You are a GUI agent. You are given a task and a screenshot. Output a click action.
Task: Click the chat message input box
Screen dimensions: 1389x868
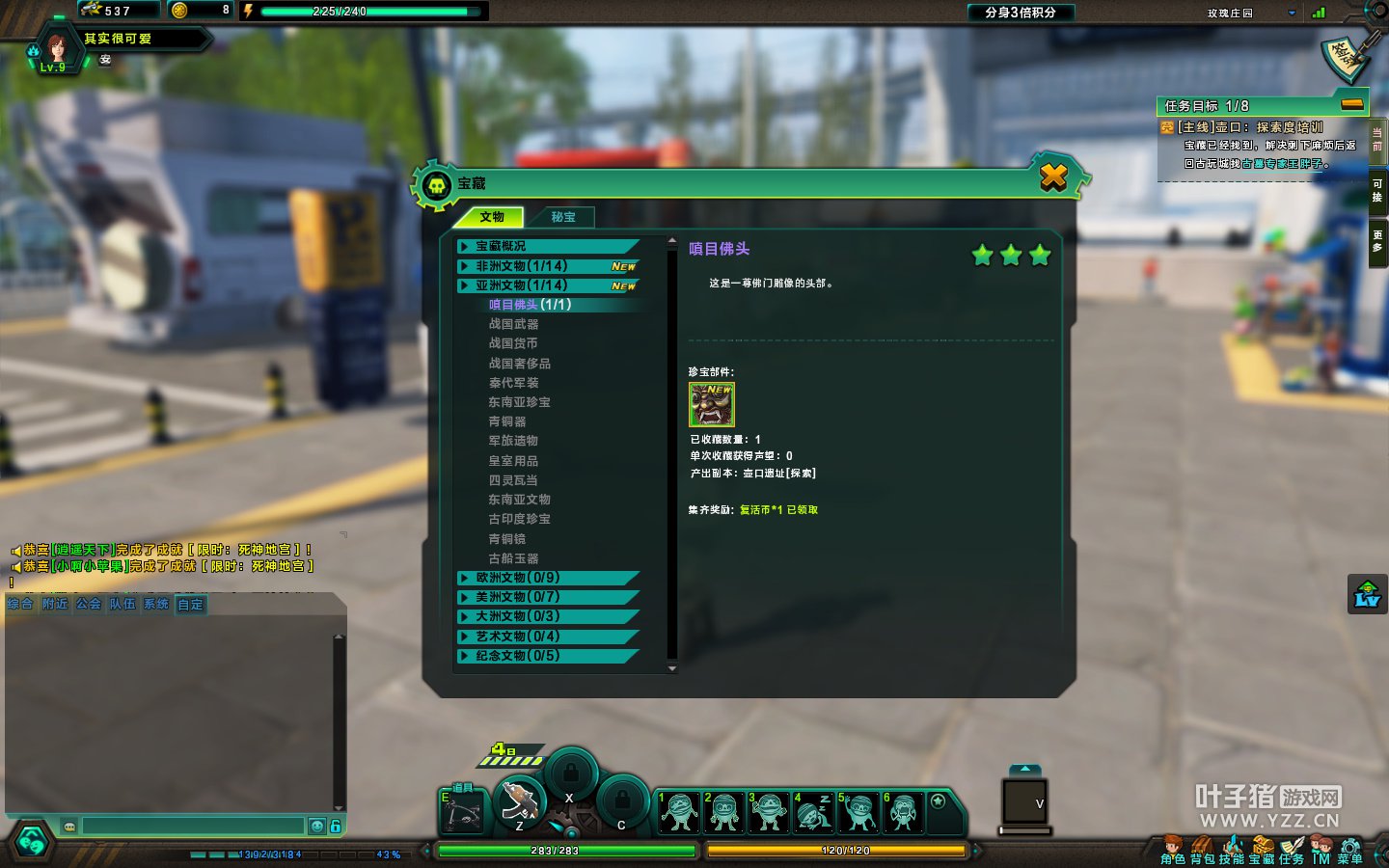(193, 826)
